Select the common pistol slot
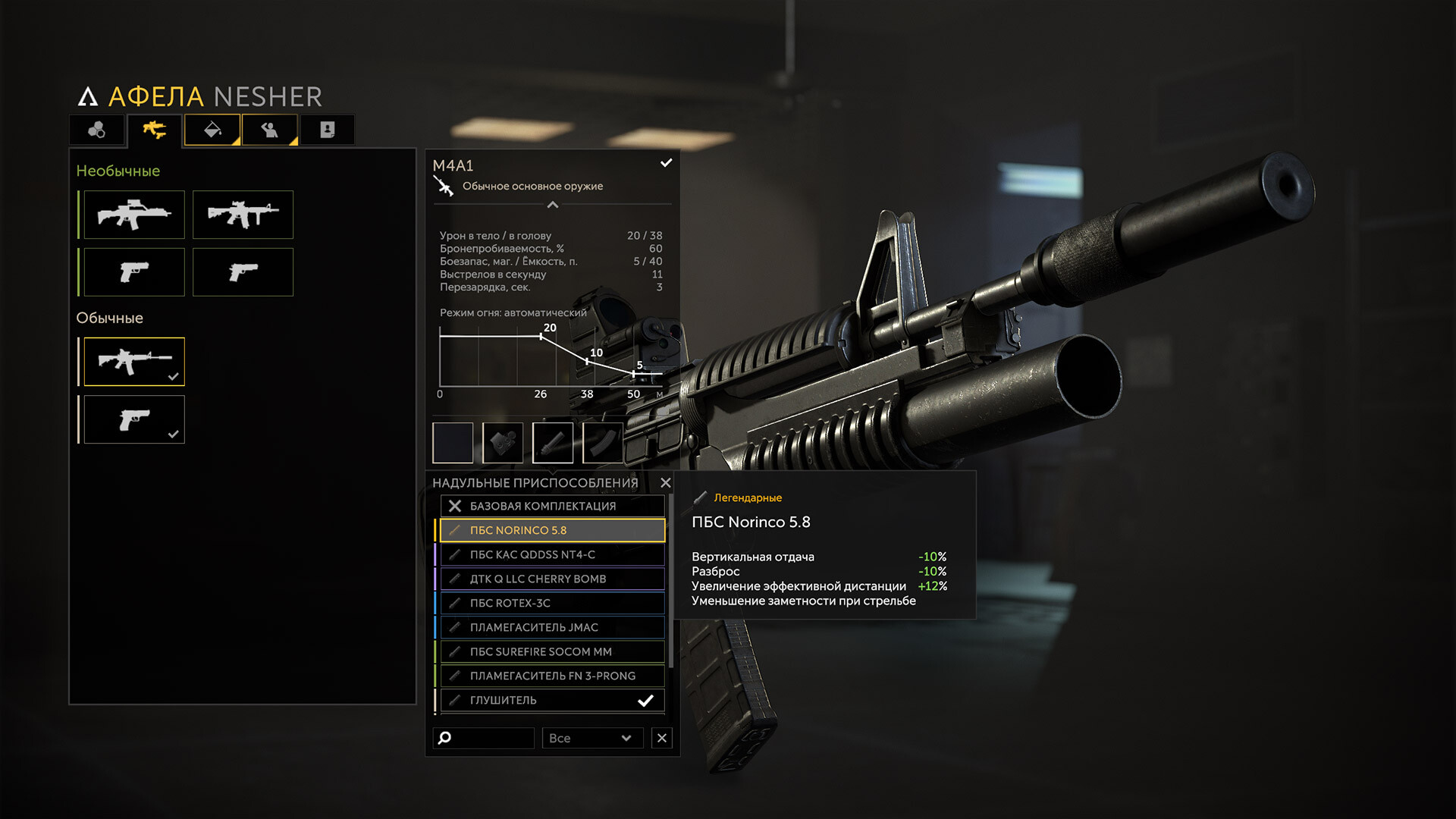The image size is (1456, 819). pyautogui.click(x=134, y=419)
